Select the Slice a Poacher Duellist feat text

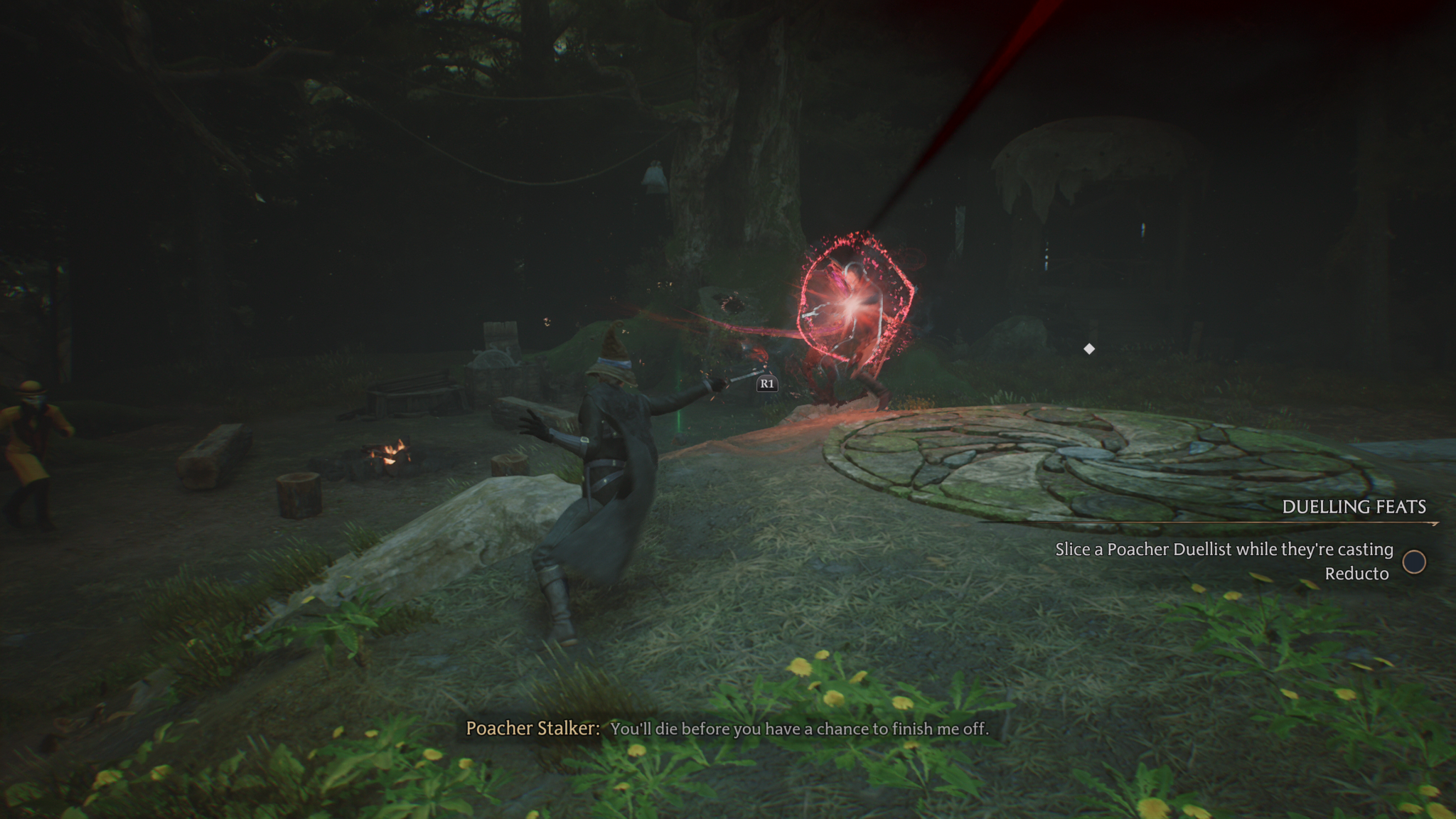[1224, 561]
